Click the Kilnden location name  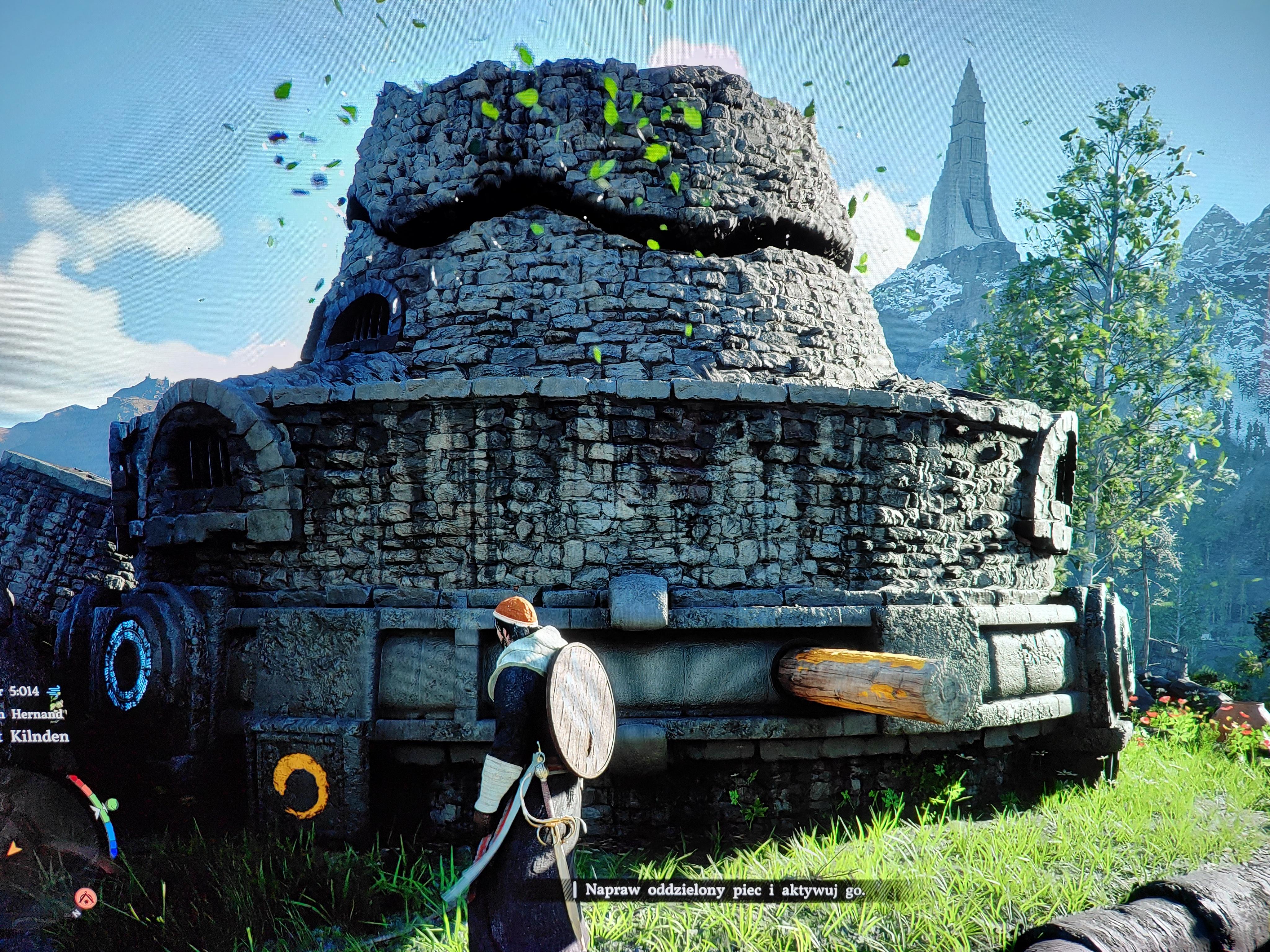(x=39, y=737)
